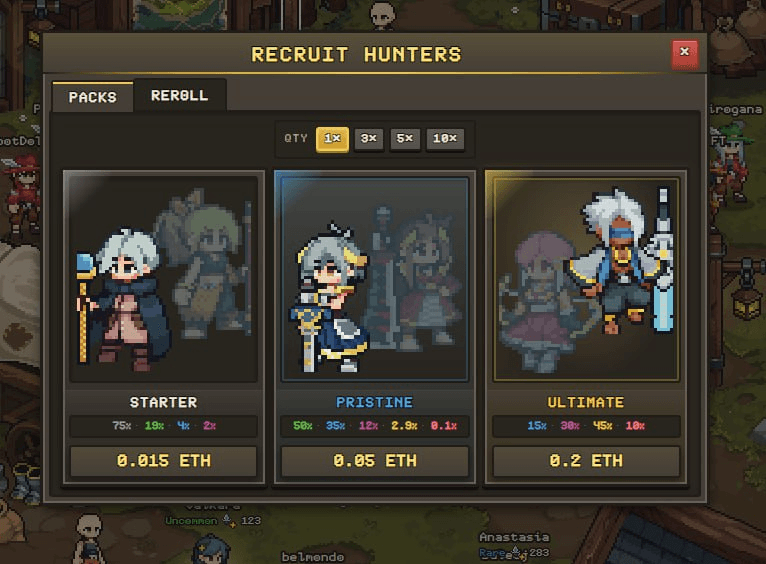Buy the Starter pack for 0.015 ETH
766x564 pixels.
click(x=163, y=461)
